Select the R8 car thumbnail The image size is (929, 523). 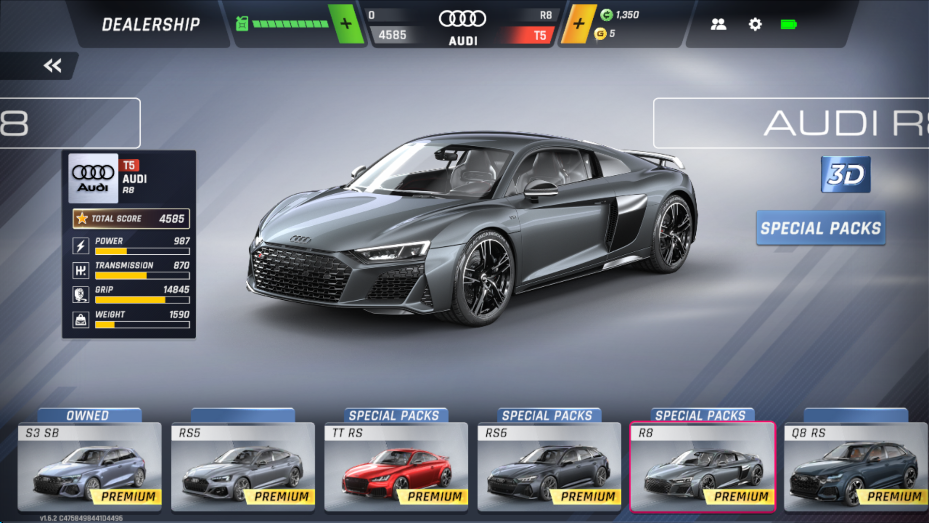click(x=701, y=467)
